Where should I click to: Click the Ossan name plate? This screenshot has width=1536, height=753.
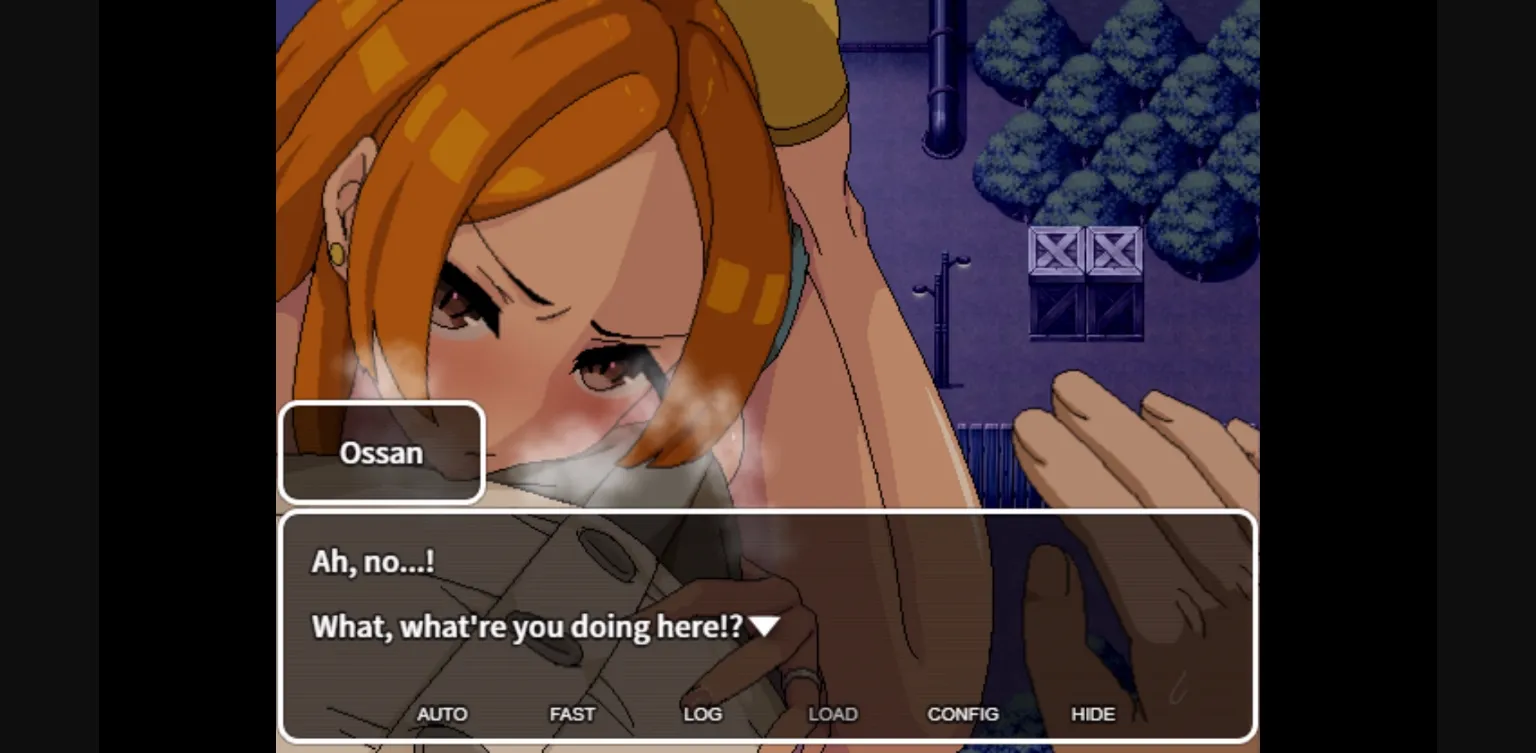click(x=381, y=452)
